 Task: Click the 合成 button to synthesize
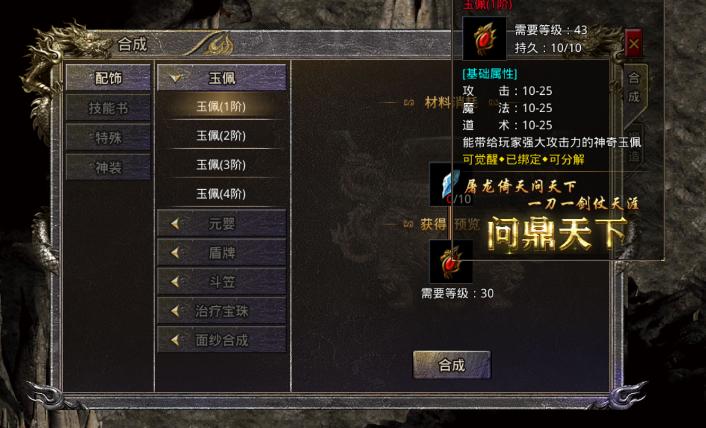click(x=452, y=365)
